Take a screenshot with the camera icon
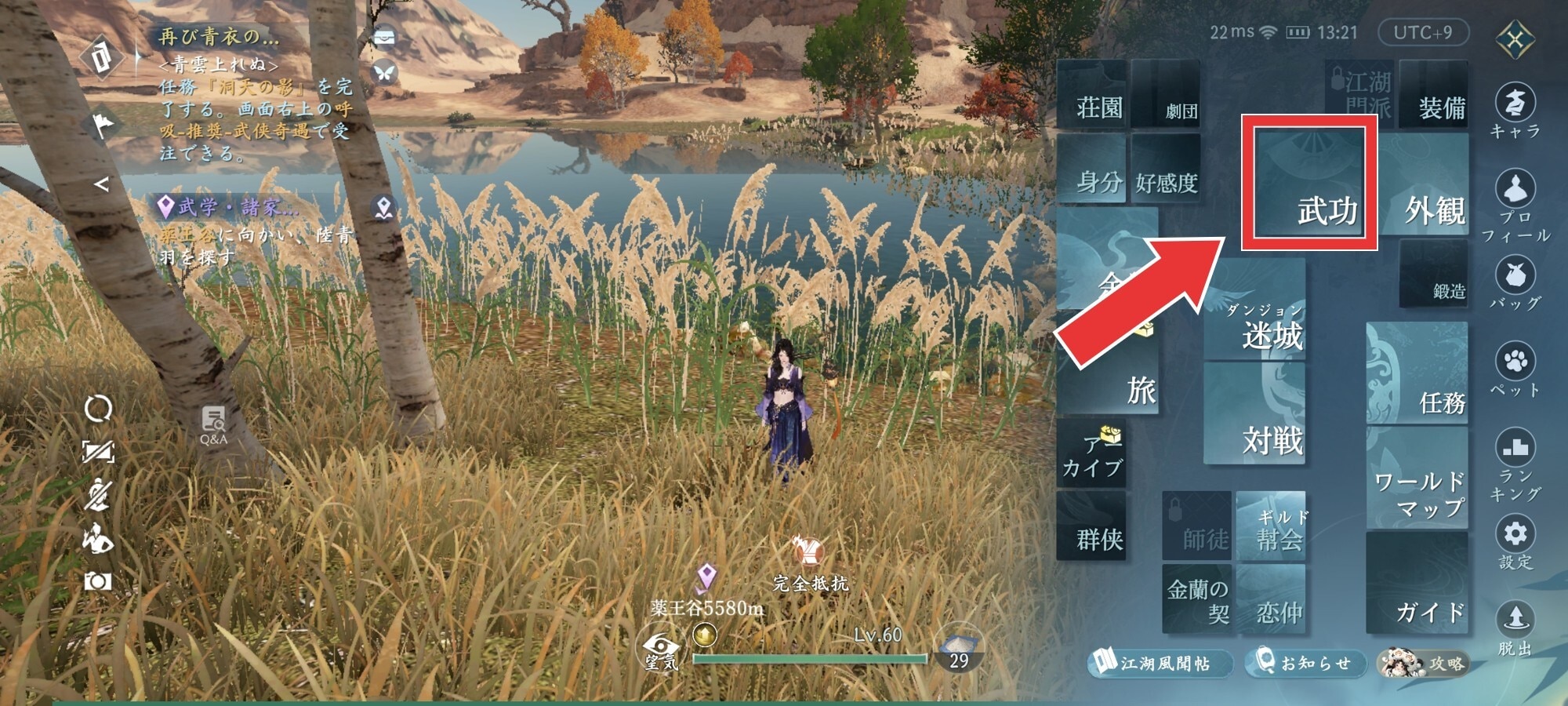The width and height of the screenshot is (1568, 706). [x=98, y=581]
